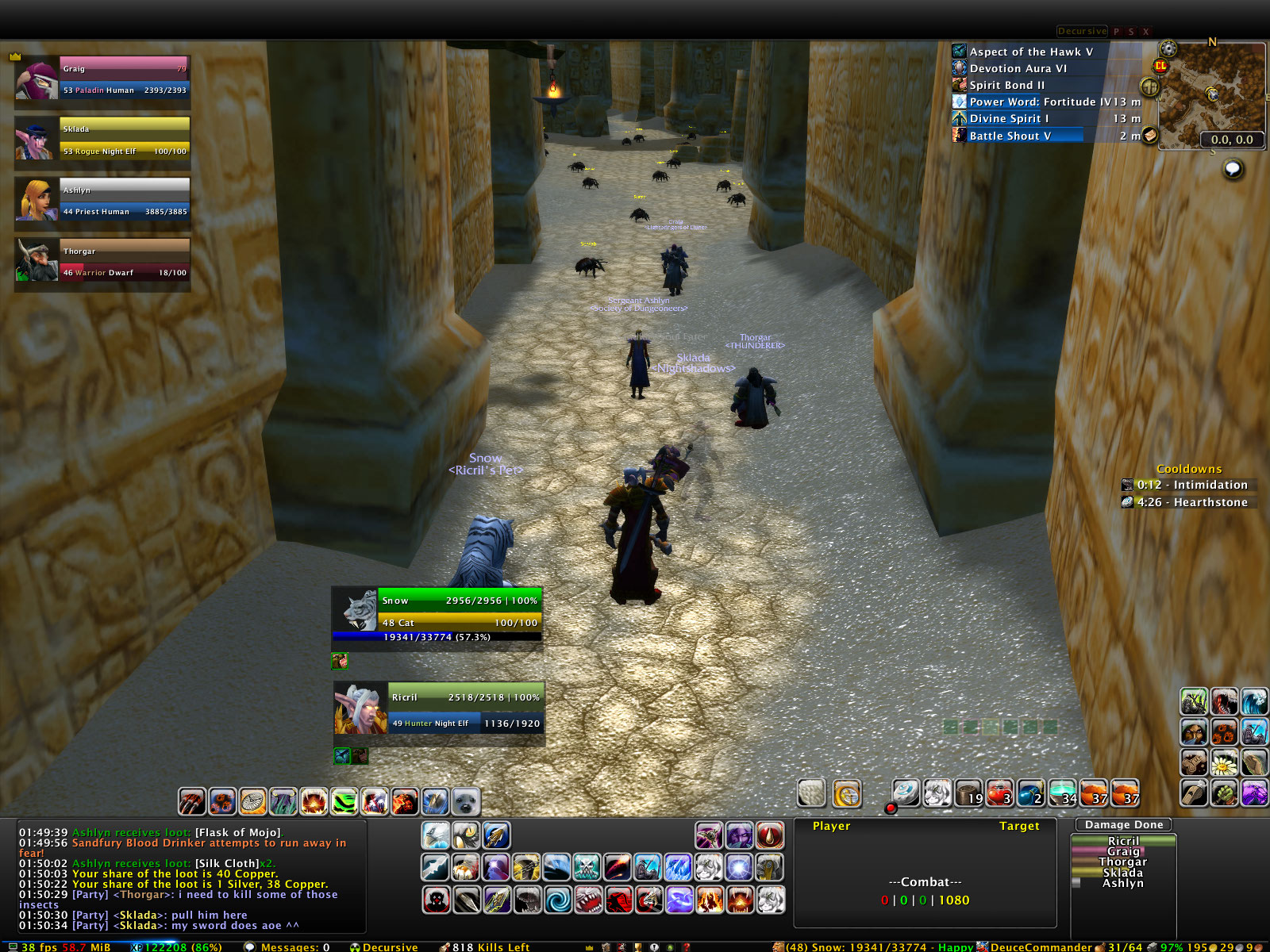Click the speech bubble chat icon
This screenshot has width=1270, height=952.
click(1233, 169)
